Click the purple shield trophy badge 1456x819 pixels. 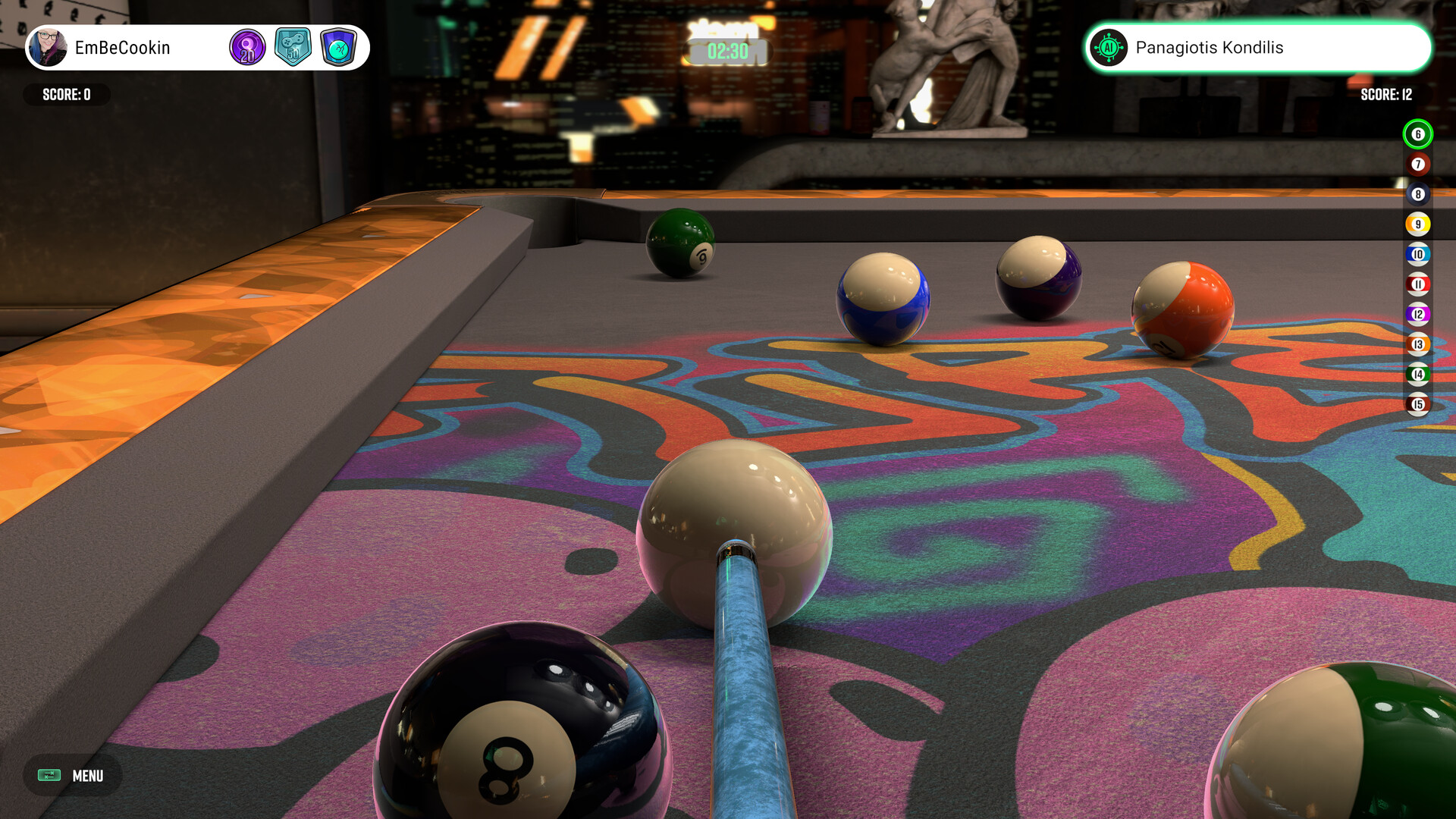(340, 47)
